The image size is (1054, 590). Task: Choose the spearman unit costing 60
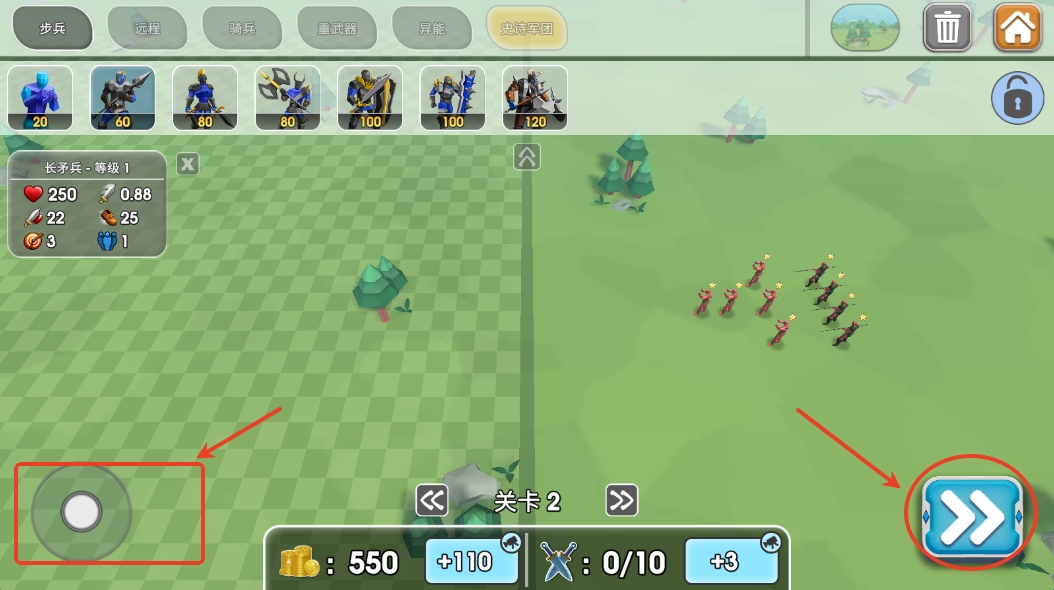(123, 98)
